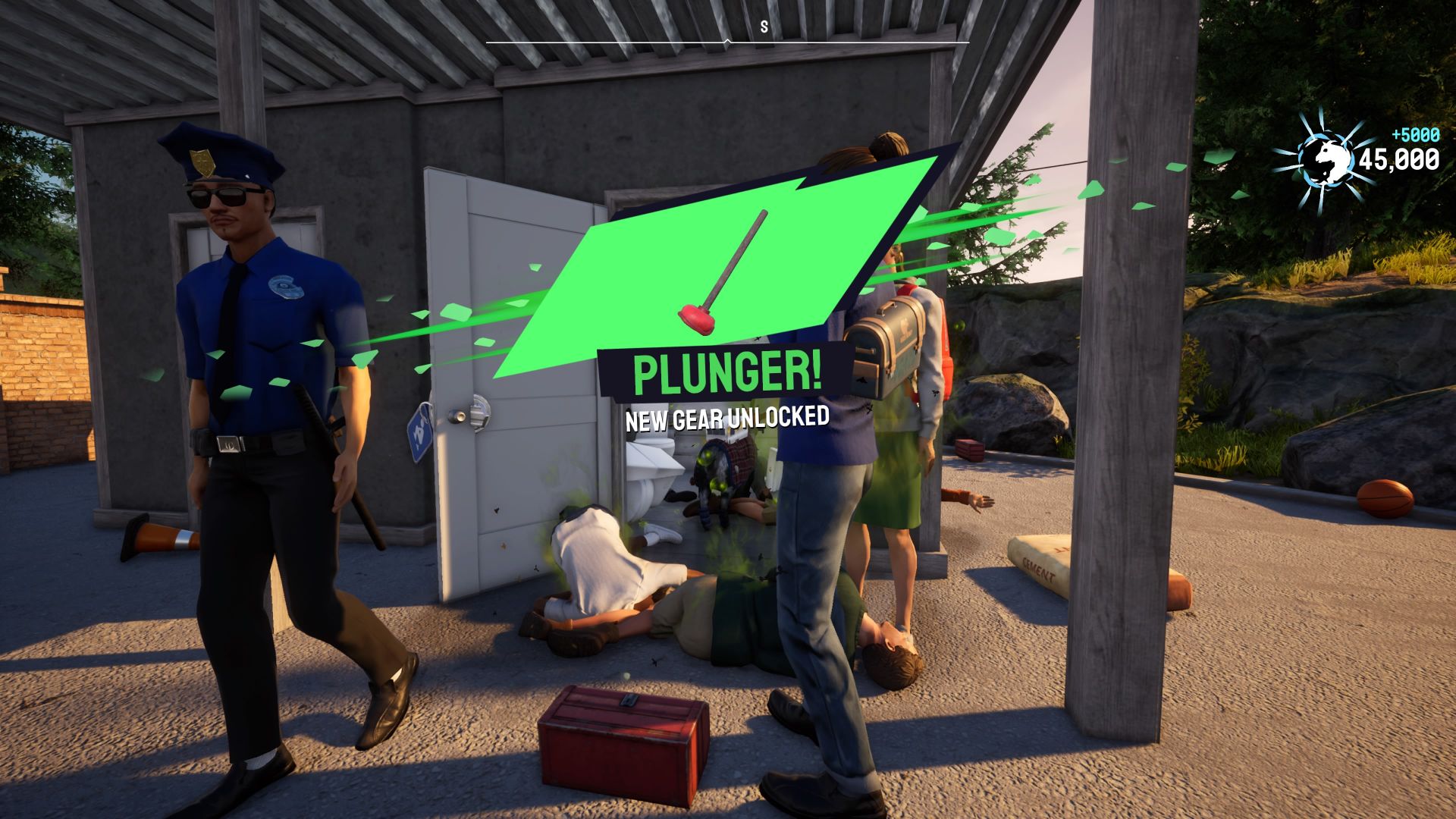Click the S marker on the compass bar
This screenshot has height=819, width=1456.
pos(763,25)
